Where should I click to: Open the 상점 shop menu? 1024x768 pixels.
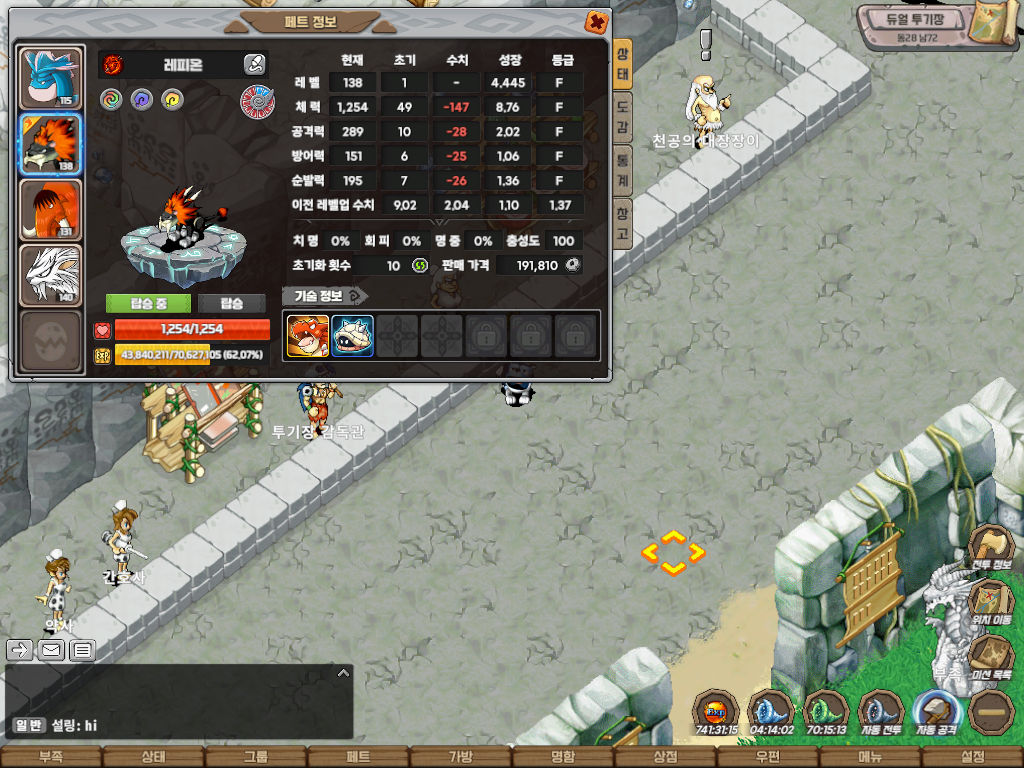665,757
